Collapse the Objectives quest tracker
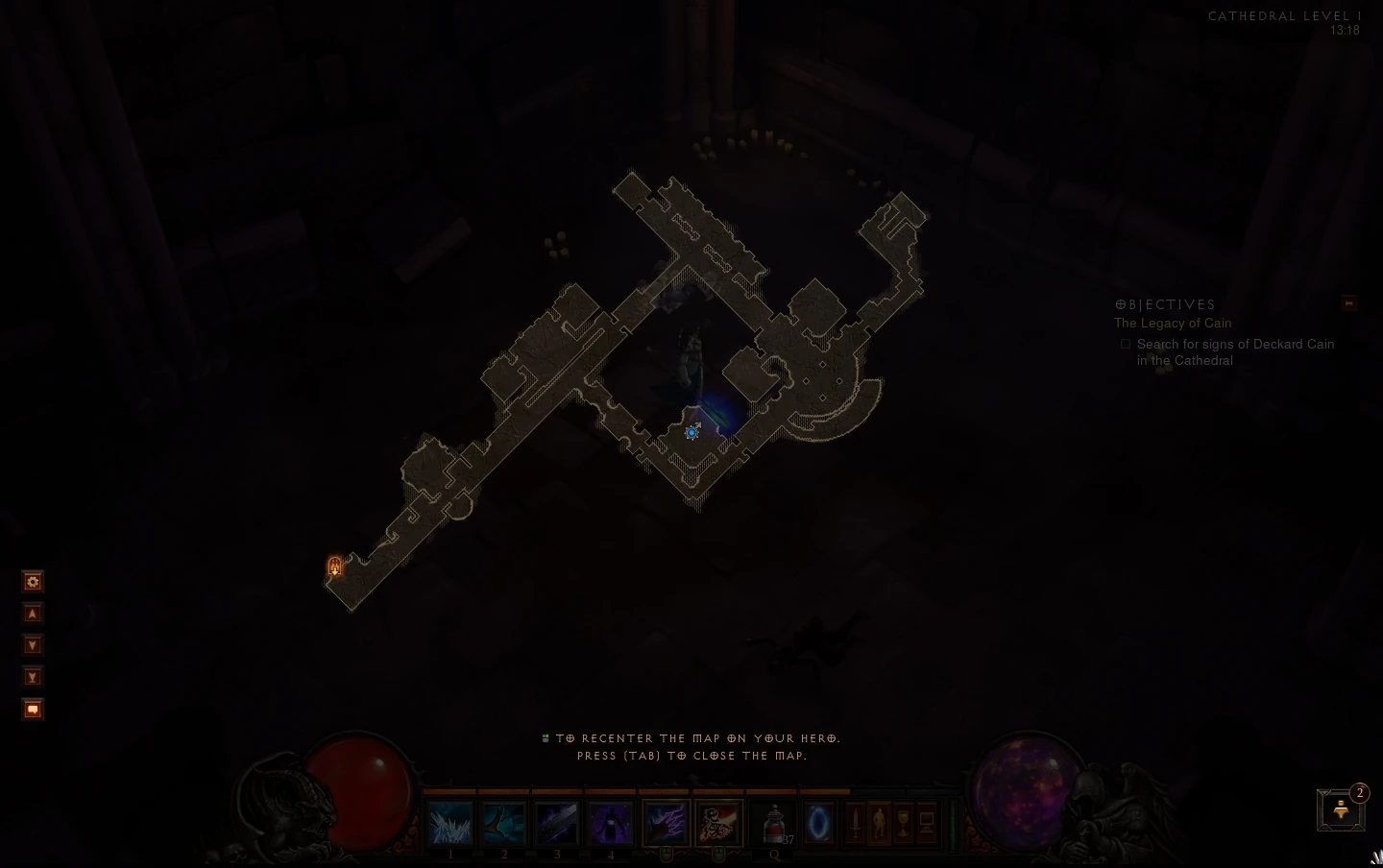This screenshot has width=1383, height=868. tap(1349, 303)
